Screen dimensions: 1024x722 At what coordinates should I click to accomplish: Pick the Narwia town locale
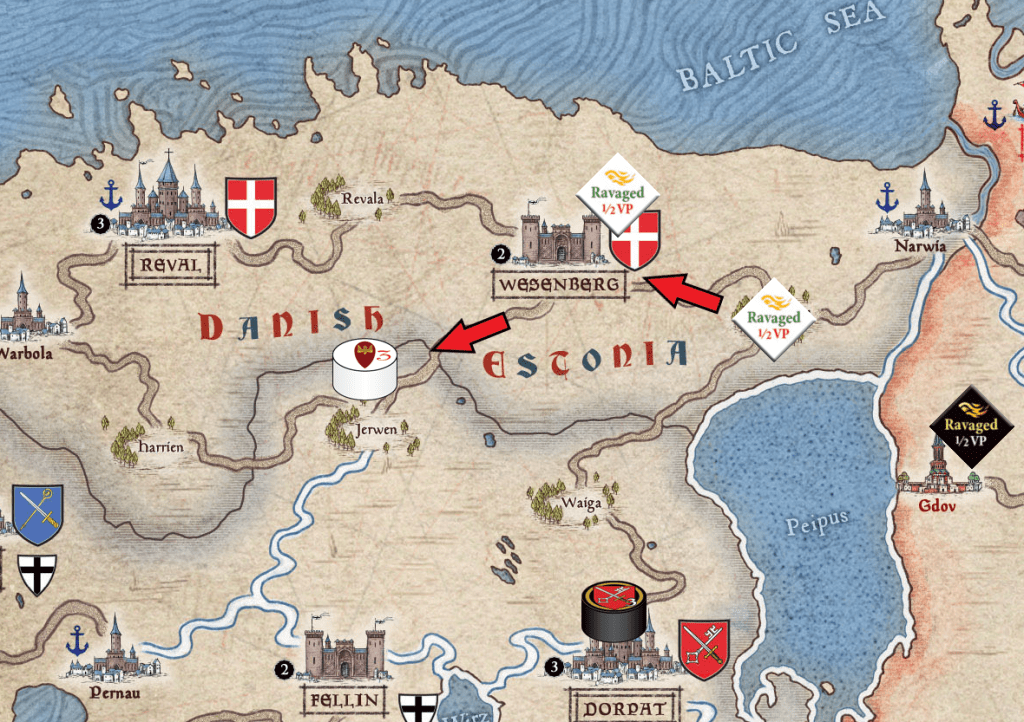(925, 212)
